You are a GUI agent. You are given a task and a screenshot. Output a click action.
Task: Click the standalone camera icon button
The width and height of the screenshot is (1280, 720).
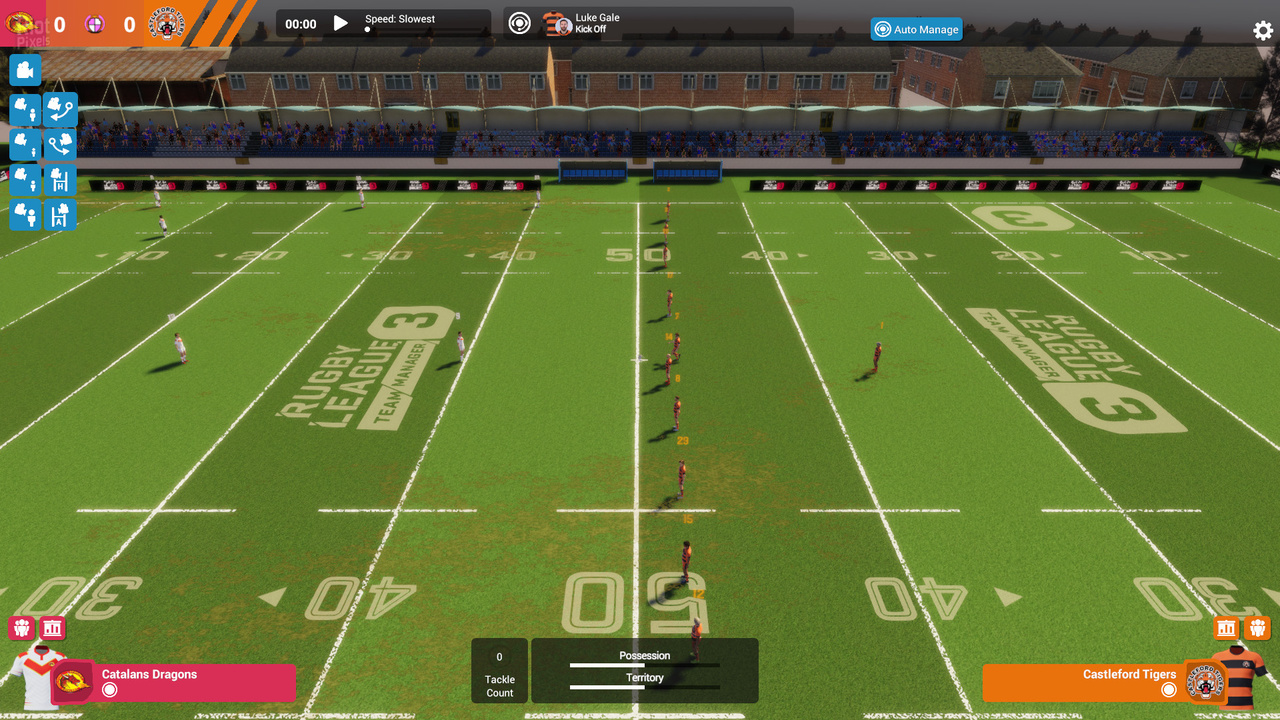click(x=25, y=70)
